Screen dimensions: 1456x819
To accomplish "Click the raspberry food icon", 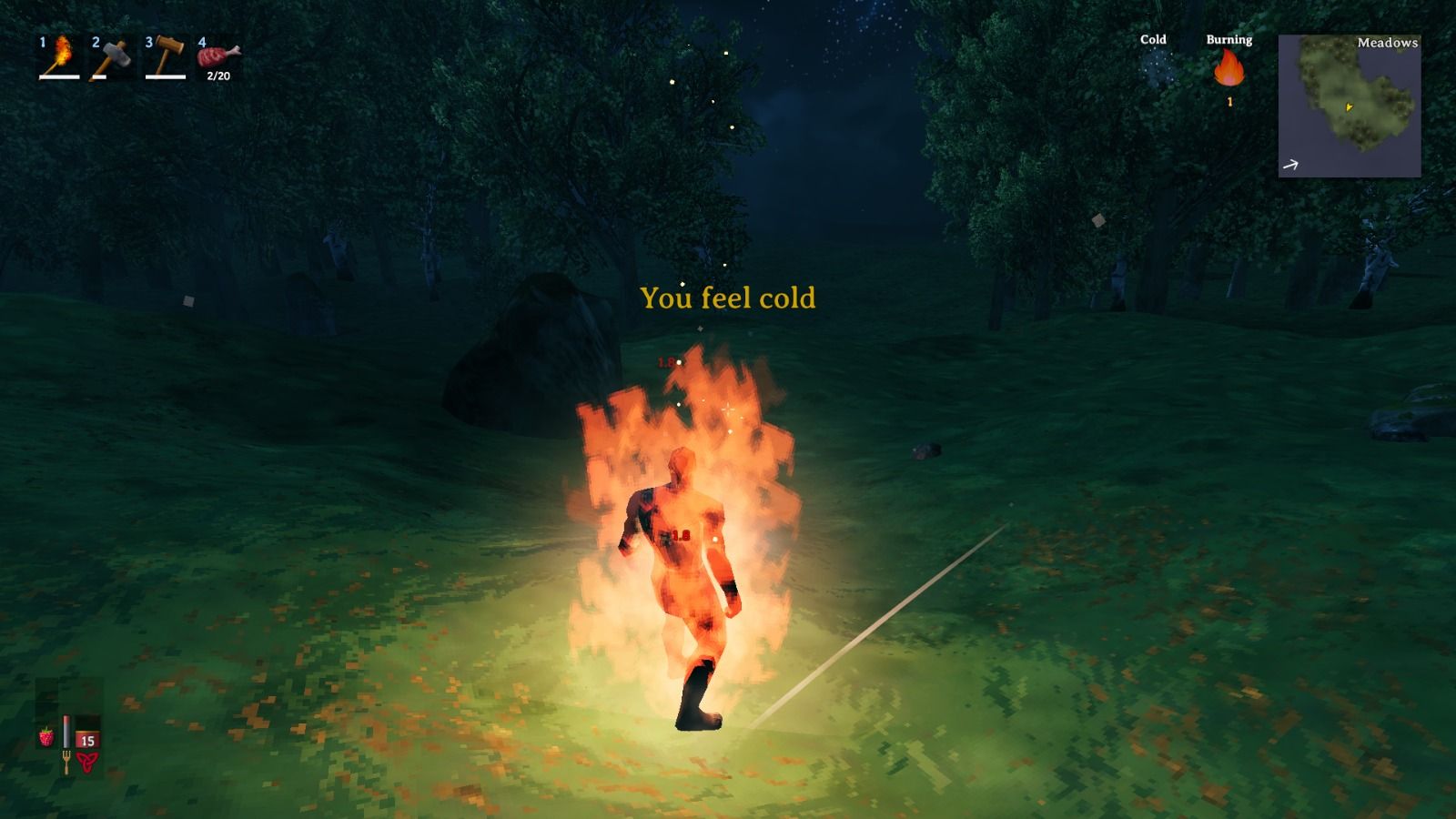I will click(x=45, y=735).
